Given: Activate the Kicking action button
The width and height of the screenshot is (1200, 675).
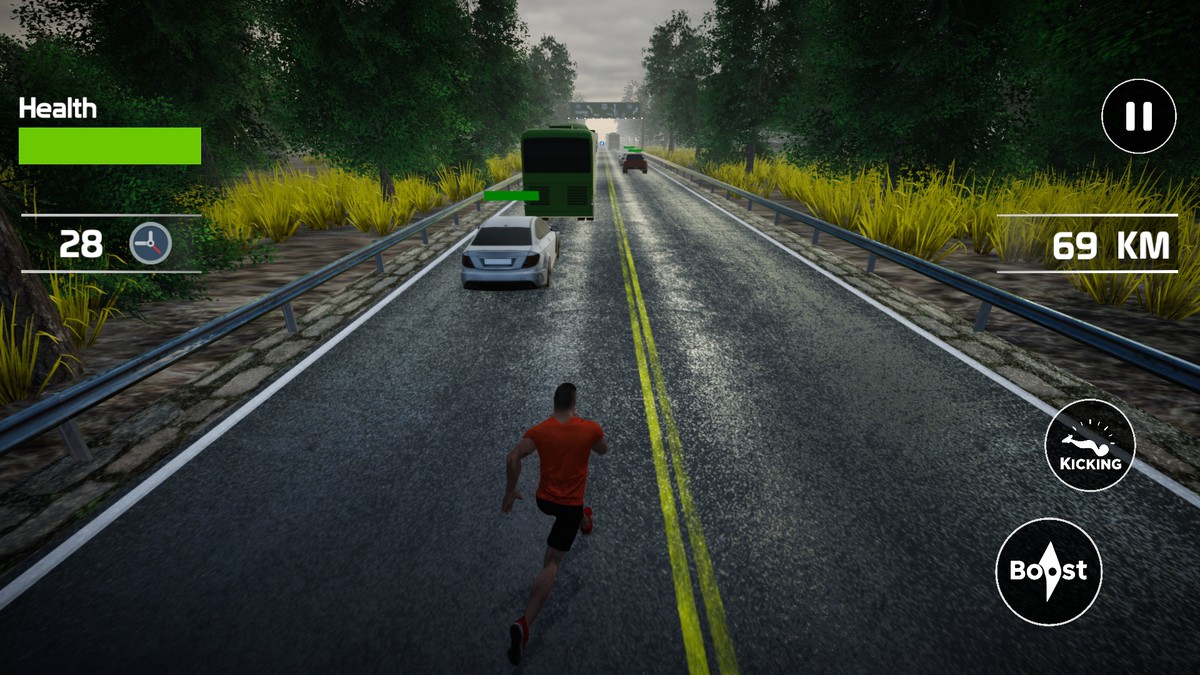Looking at the screenshot, I should click(x=1090, y=444).
